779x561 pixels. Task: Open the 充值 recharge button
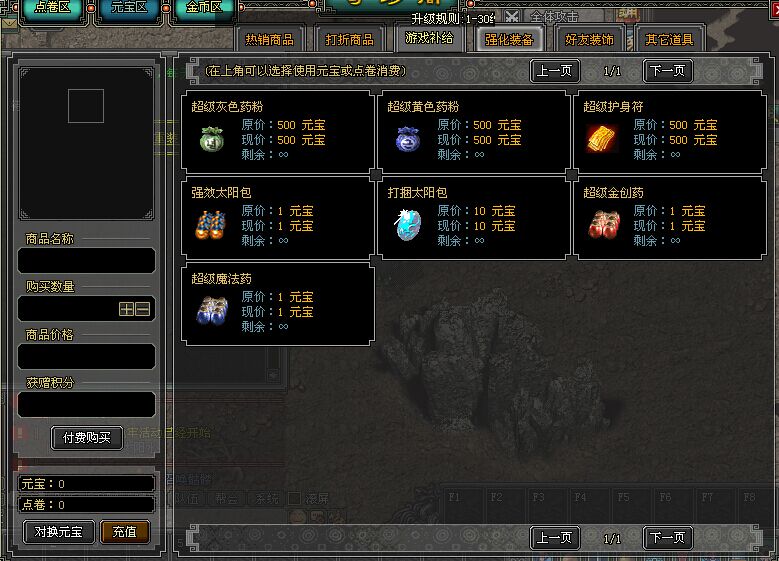point(125,532)
